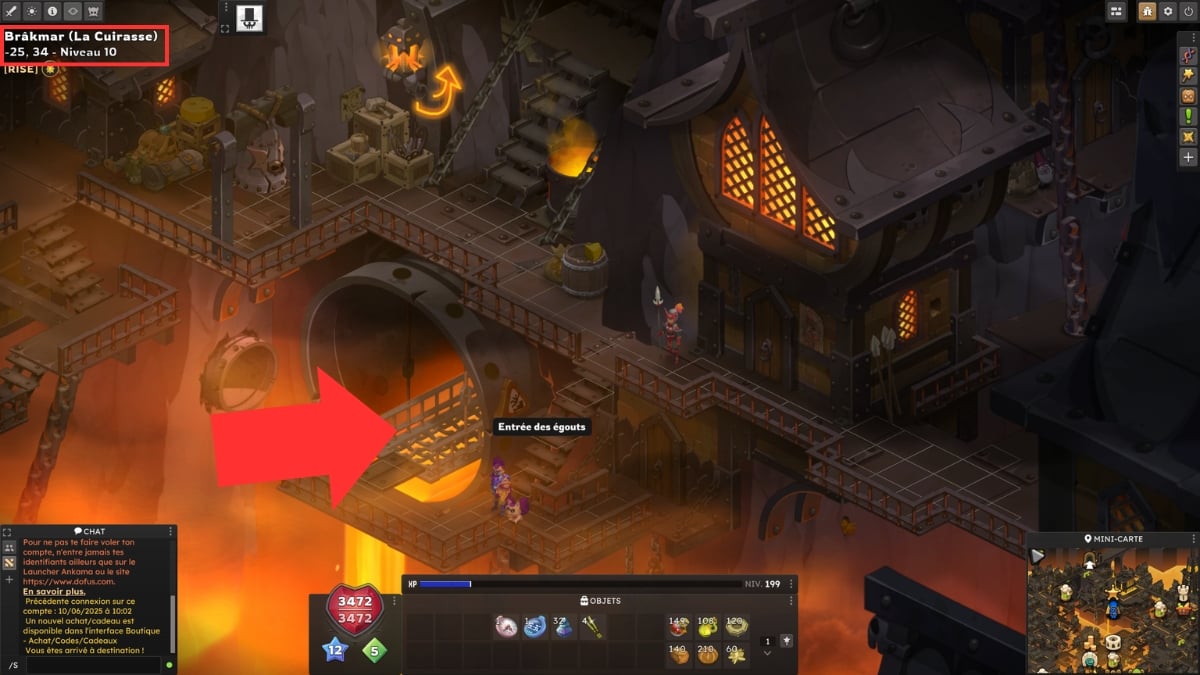Follow the 'En savoir plus' link in chat
This screenshot has width=1200, height=675.
click(x=47, y=592)
